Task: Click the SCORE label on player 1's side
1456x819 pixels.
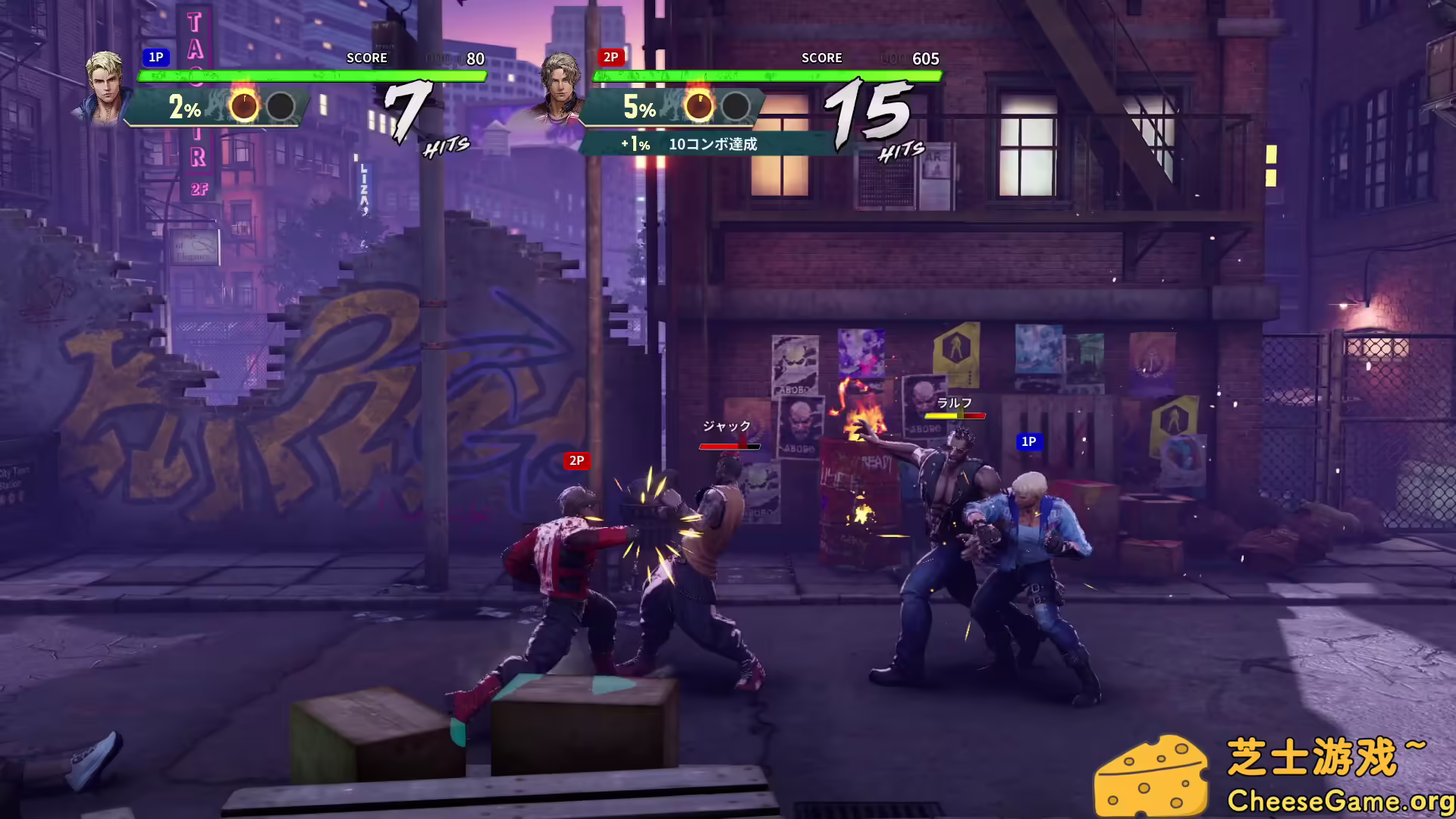Action: (x=366, y=58)
